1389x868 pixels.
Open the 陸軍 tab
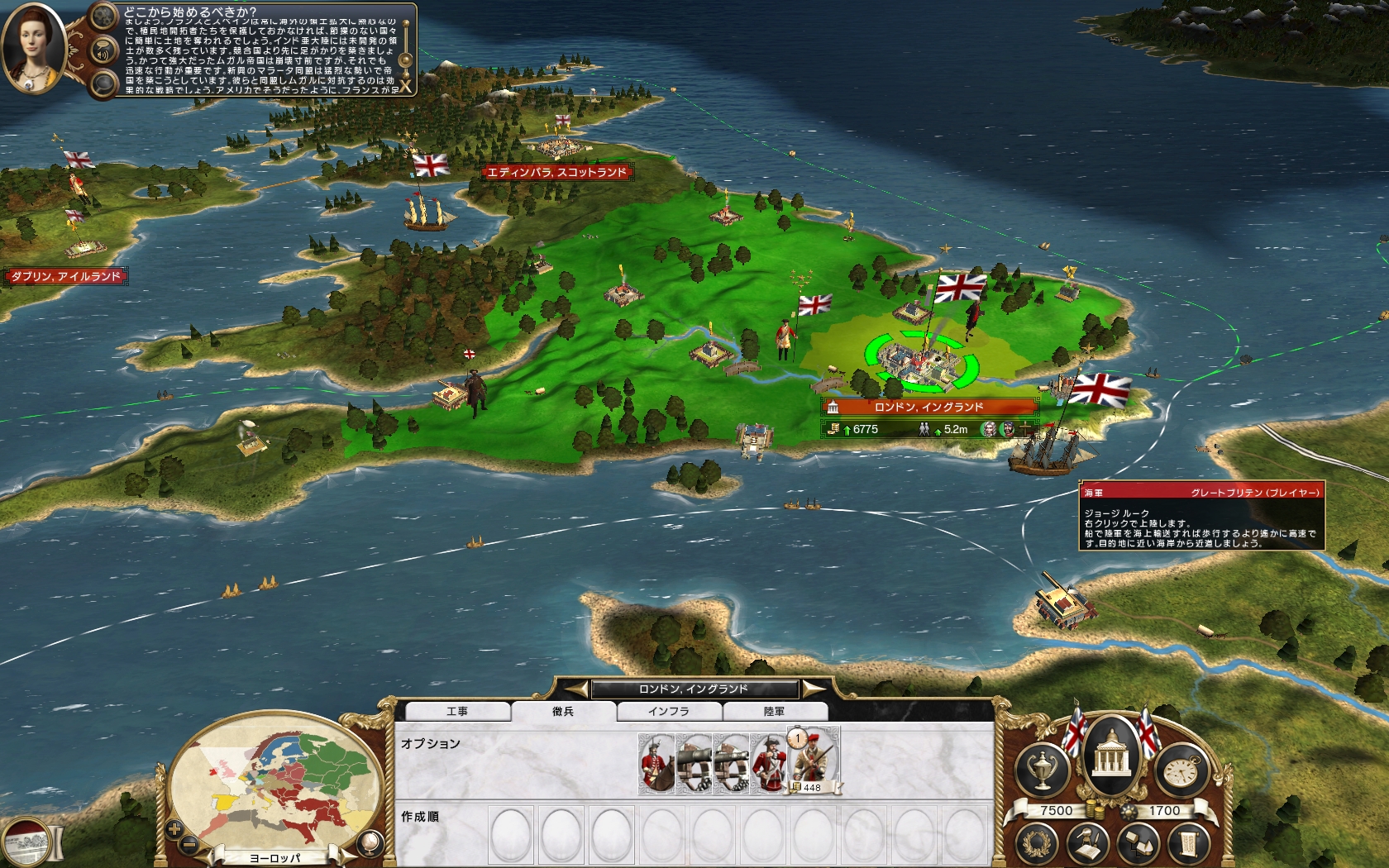click(x=774, y=712)
